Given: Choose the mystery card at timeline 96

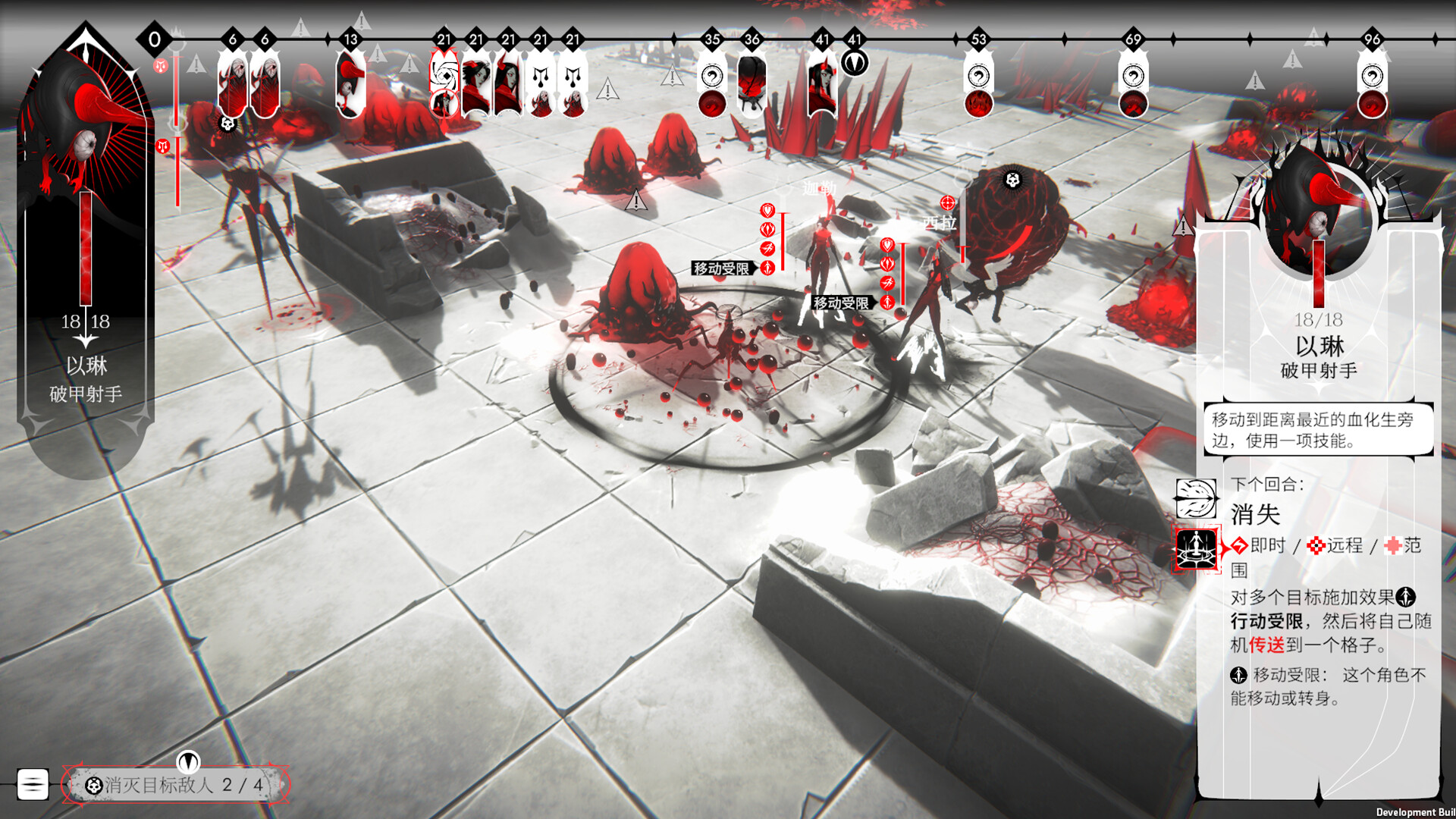Looking at the screenshot, I should (1372, 89).
